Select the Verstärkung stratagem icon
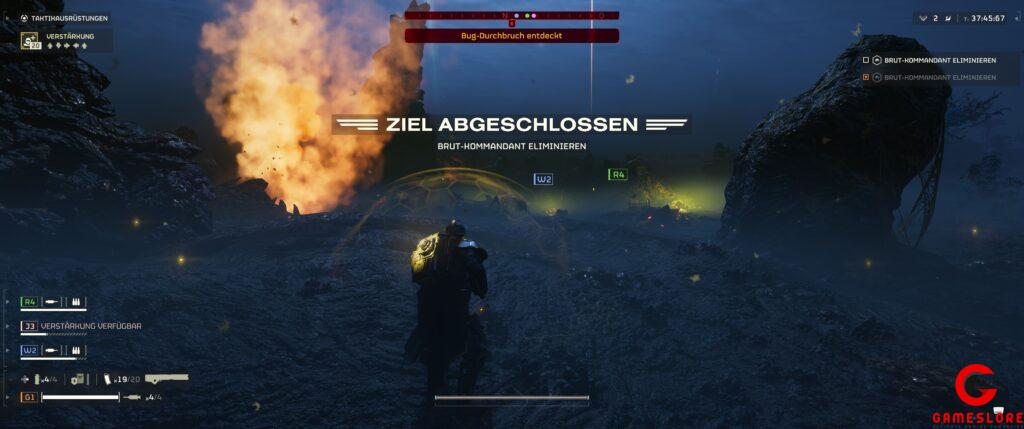Viewport: 1024px width, 429px height. [x=31, y=41]
